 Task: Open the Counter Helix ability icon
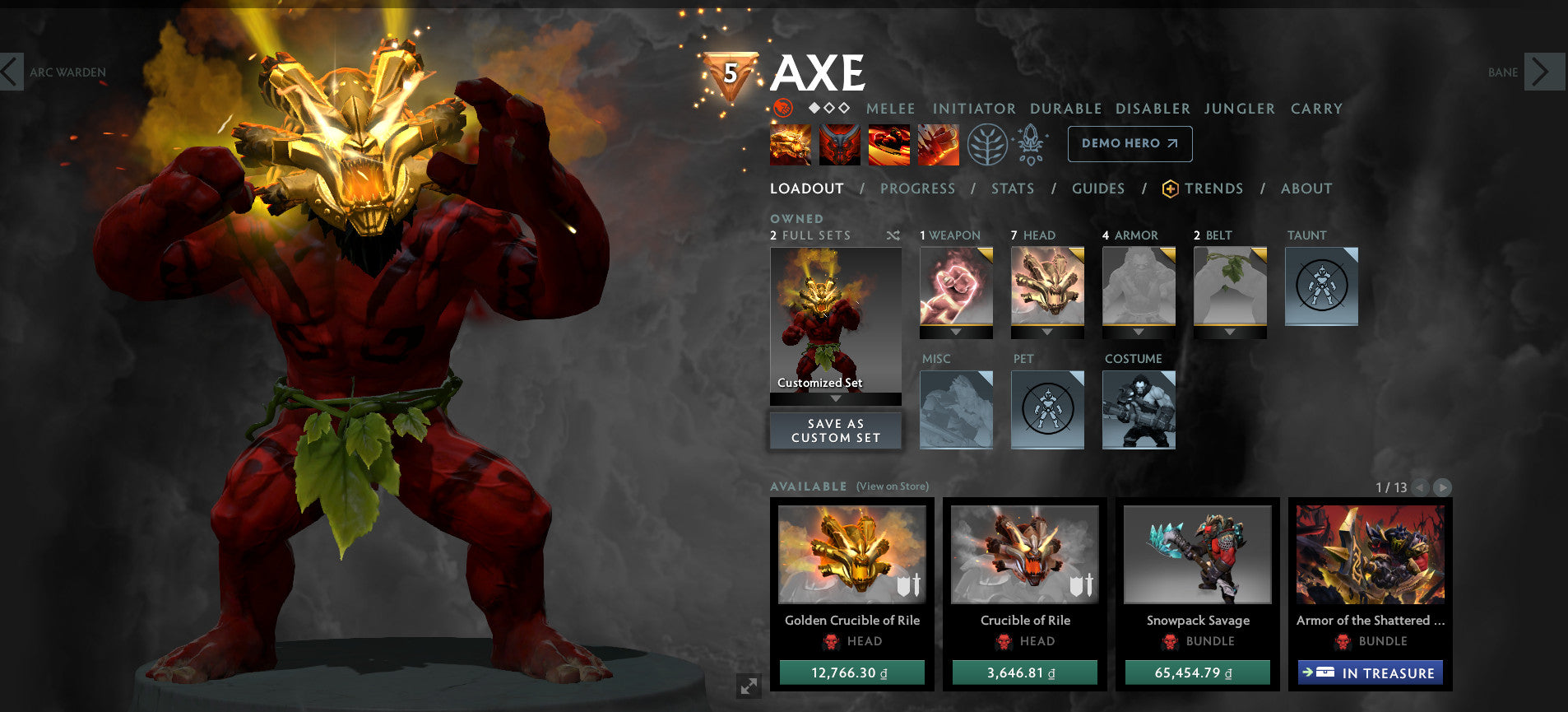pyautogui.click(x=888, y=144)
